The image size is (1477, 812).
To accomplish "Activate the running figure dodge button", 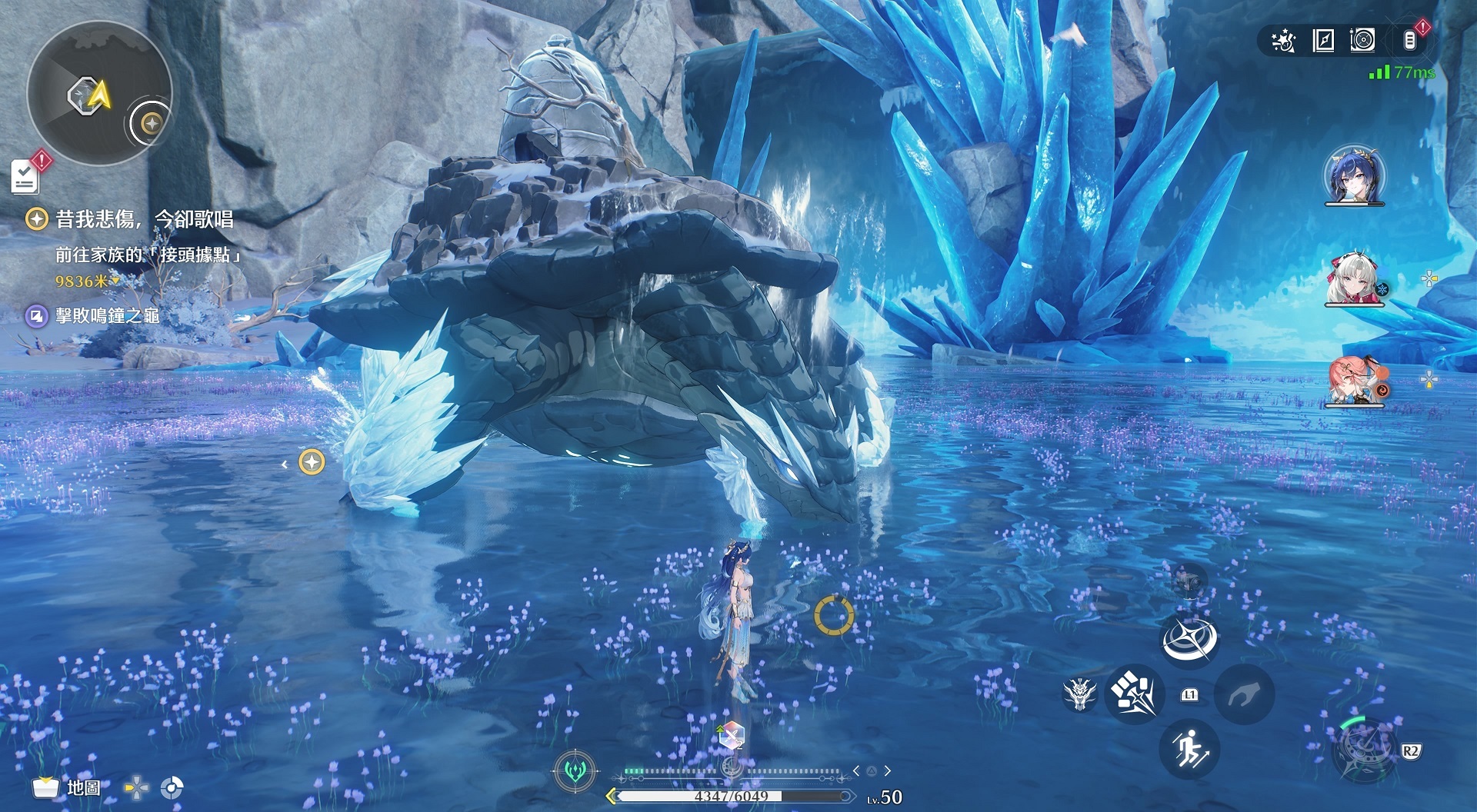I will tap(1189, 749).
